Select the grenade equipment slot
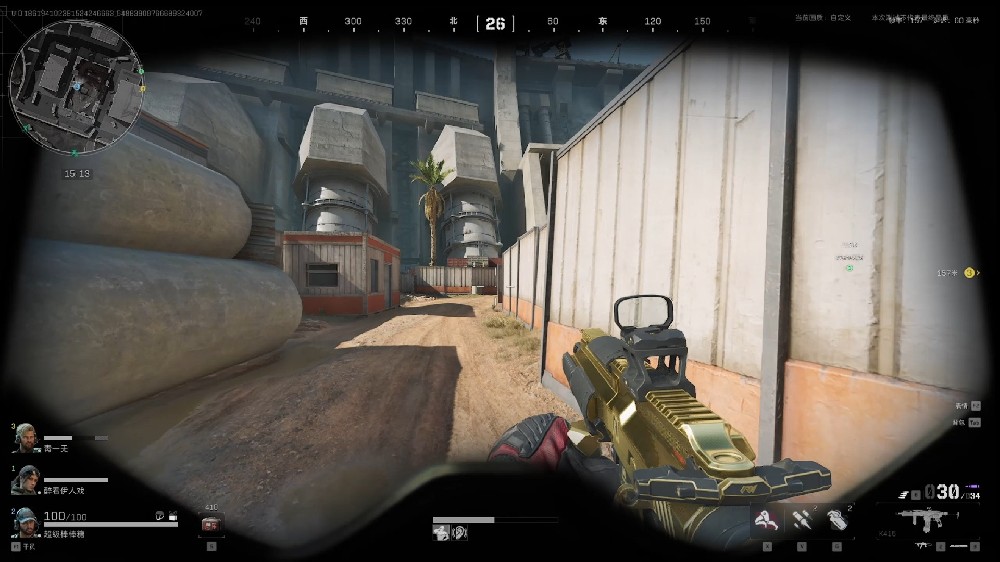1000x562 pixels. point(836,520)
